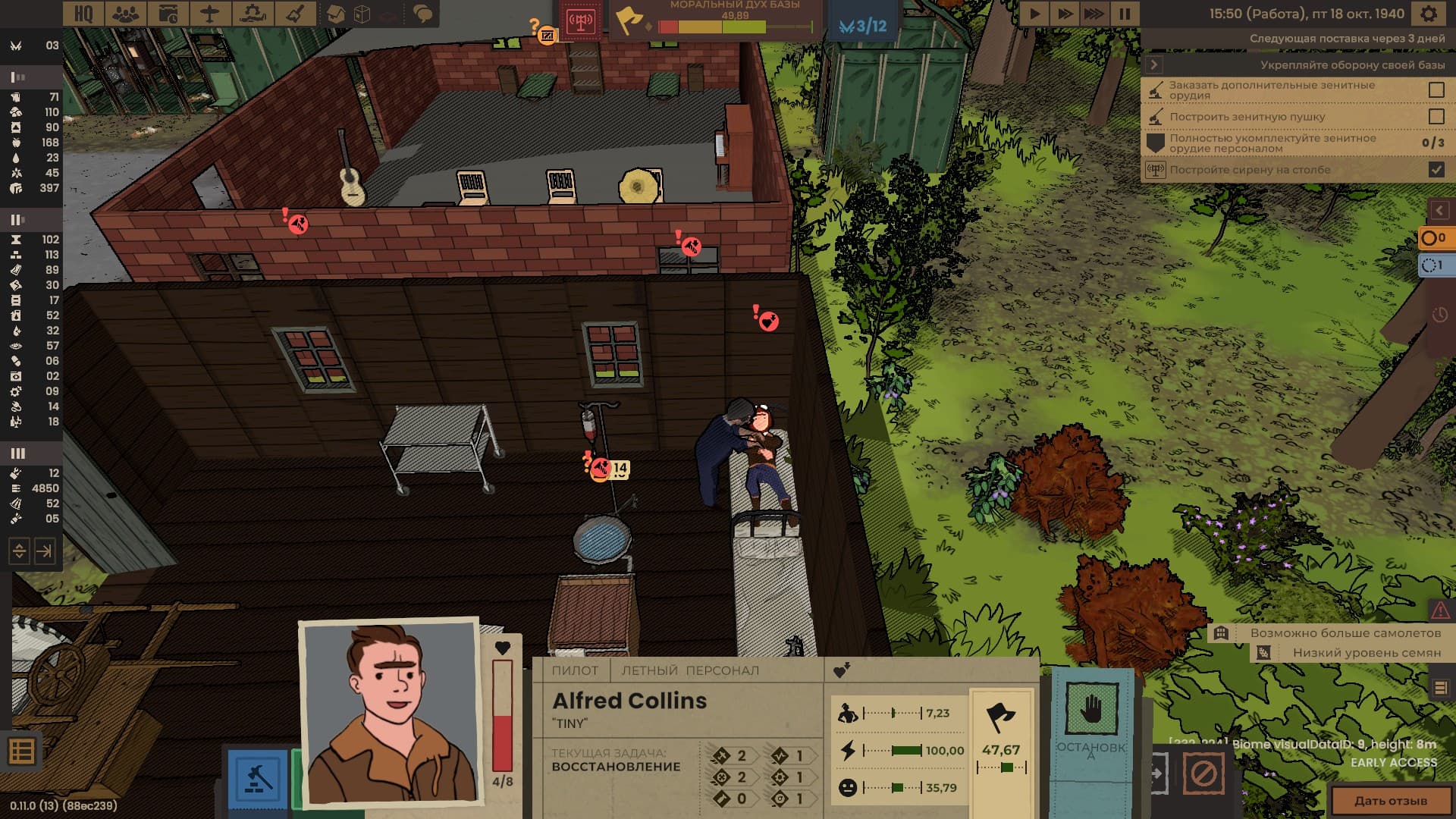Viewport: 1456px width, 819px height.
Task: Open the HQ menu
Action: 83,14
